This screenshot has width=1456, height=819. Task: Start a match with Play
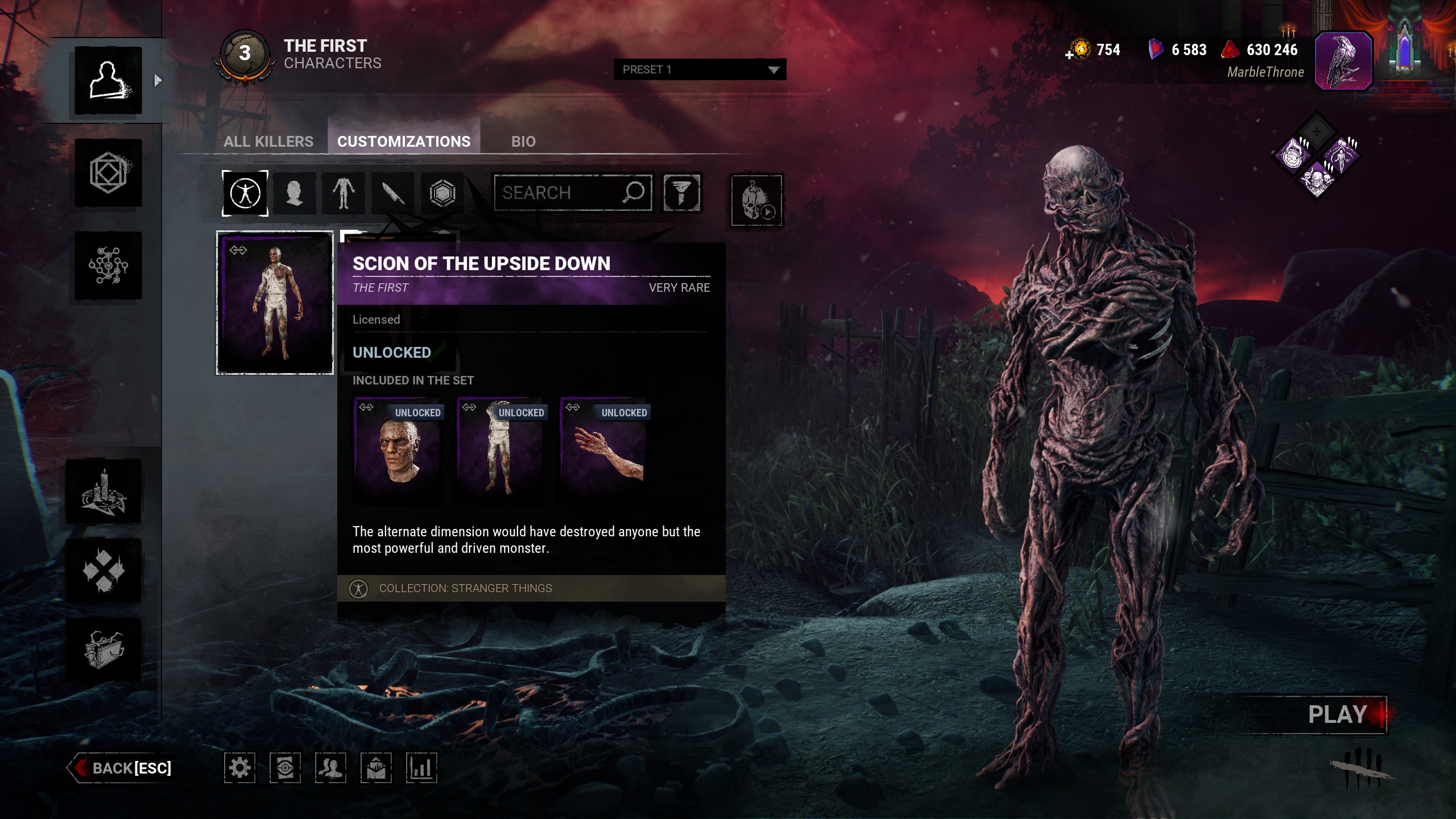[1338, 714]
